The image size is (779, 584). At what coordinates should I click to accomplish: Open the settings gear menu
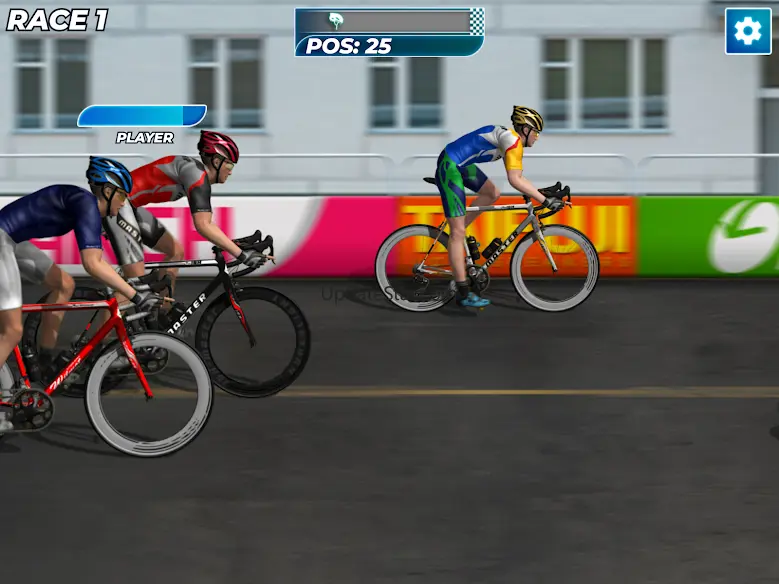click(x=748, y=31)
